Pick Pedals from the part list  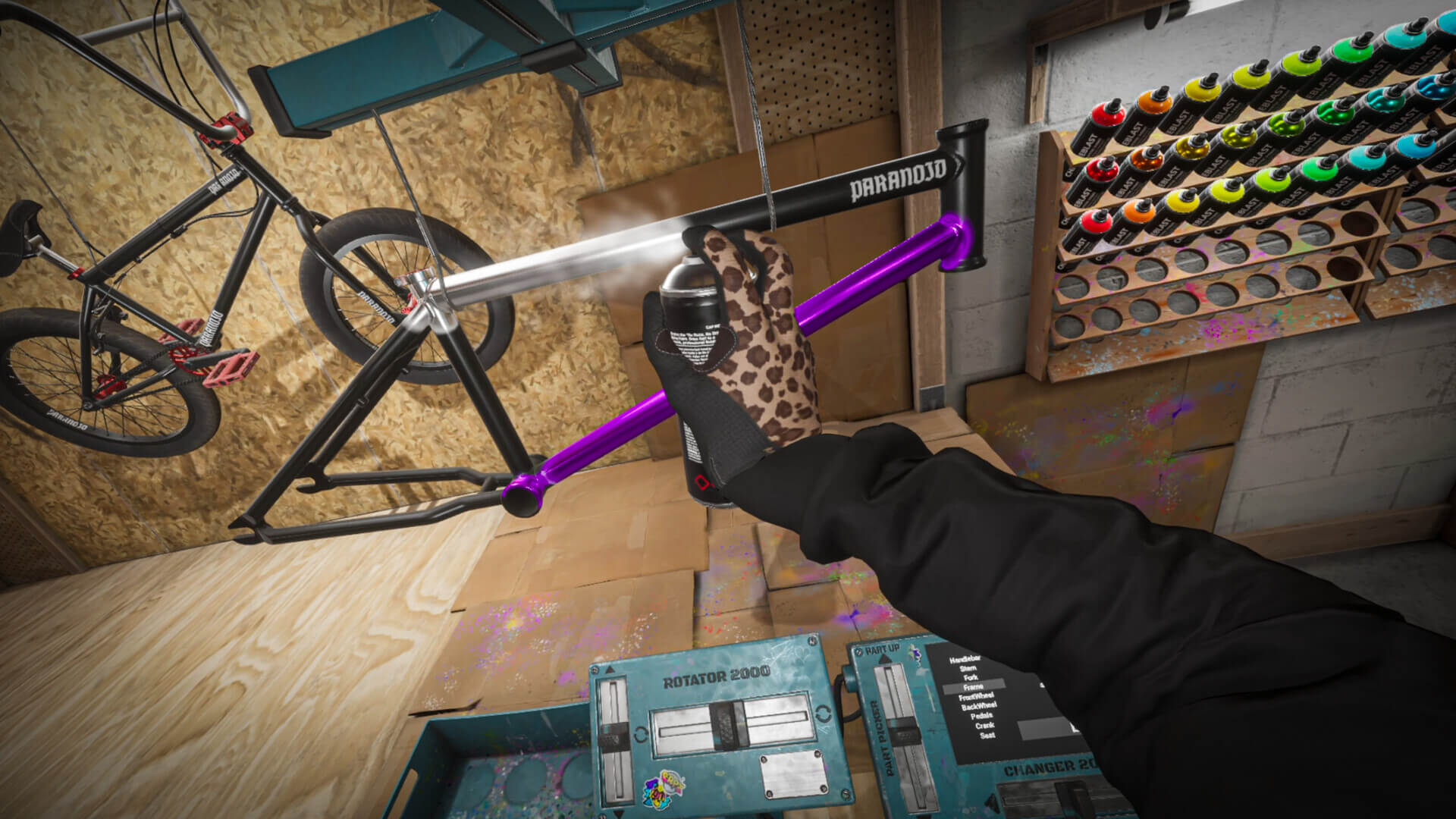coord(981,716)
